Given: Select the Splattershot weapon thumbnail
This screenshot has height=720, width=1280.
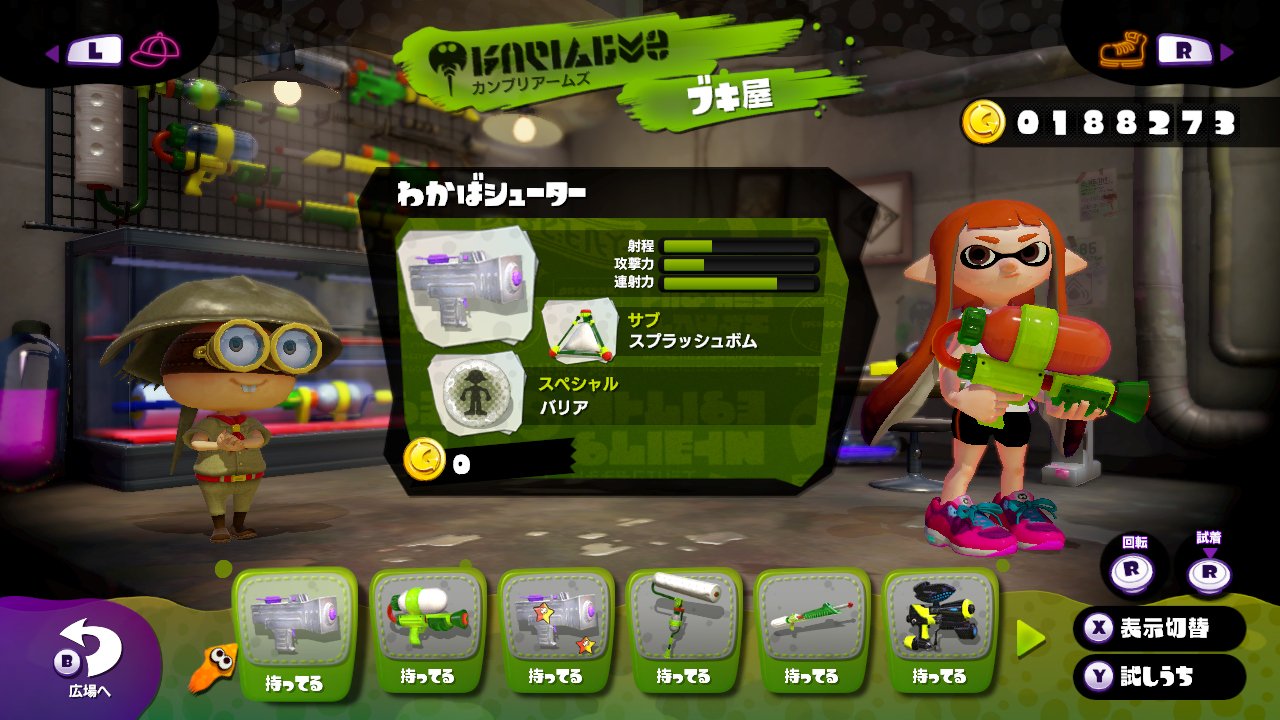Looking at the screenshot, I should pos(430,615).
